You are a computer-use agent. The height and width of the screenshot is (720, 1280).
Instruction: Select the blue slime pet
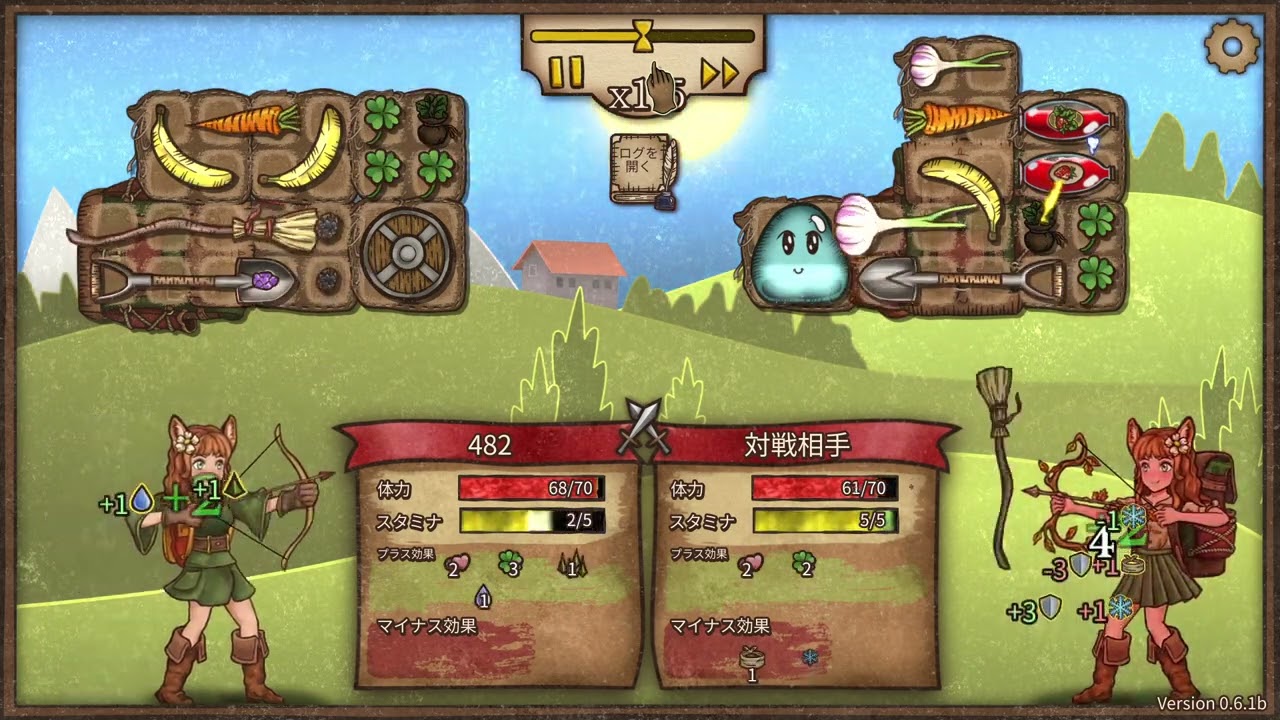(x=799, y=253)
